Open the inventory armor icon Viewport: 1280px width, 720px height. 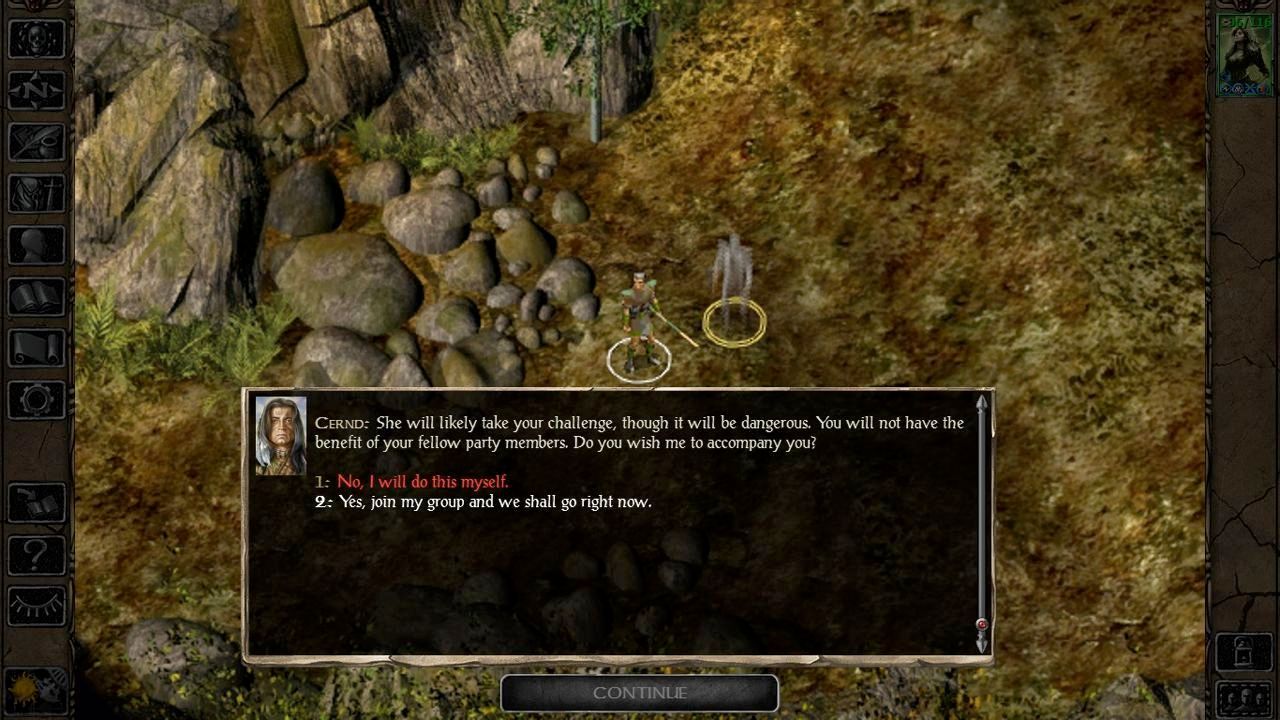click(37, 193)
